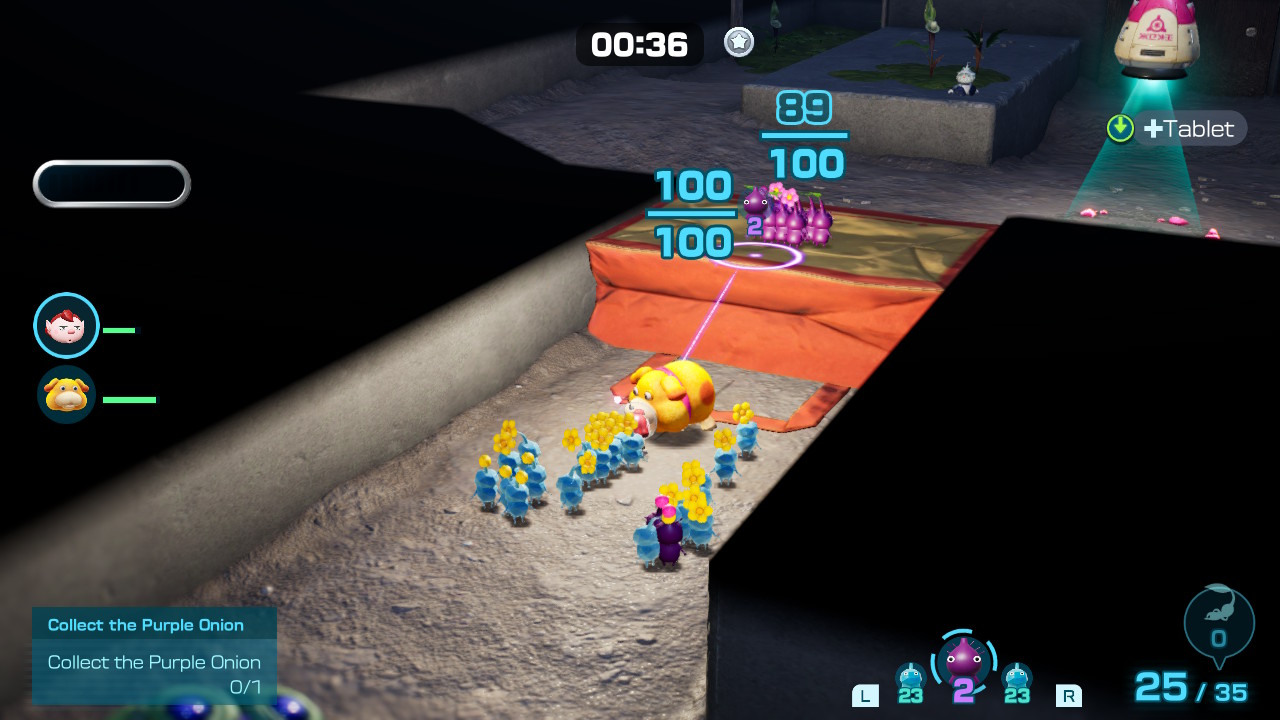Click the white medal icon beside the timer
1280x720 pixels.
737,44
